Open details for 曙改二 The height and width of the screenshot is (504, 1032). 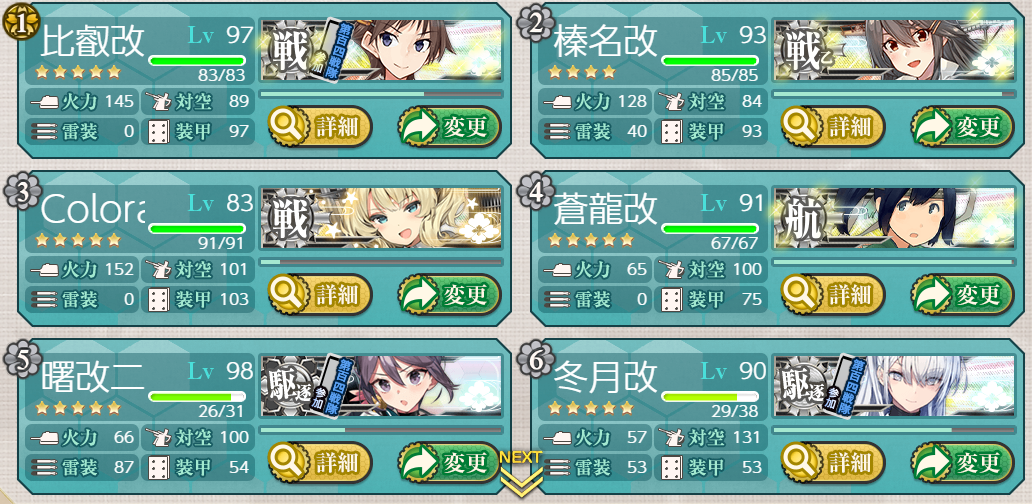point(320,462)
